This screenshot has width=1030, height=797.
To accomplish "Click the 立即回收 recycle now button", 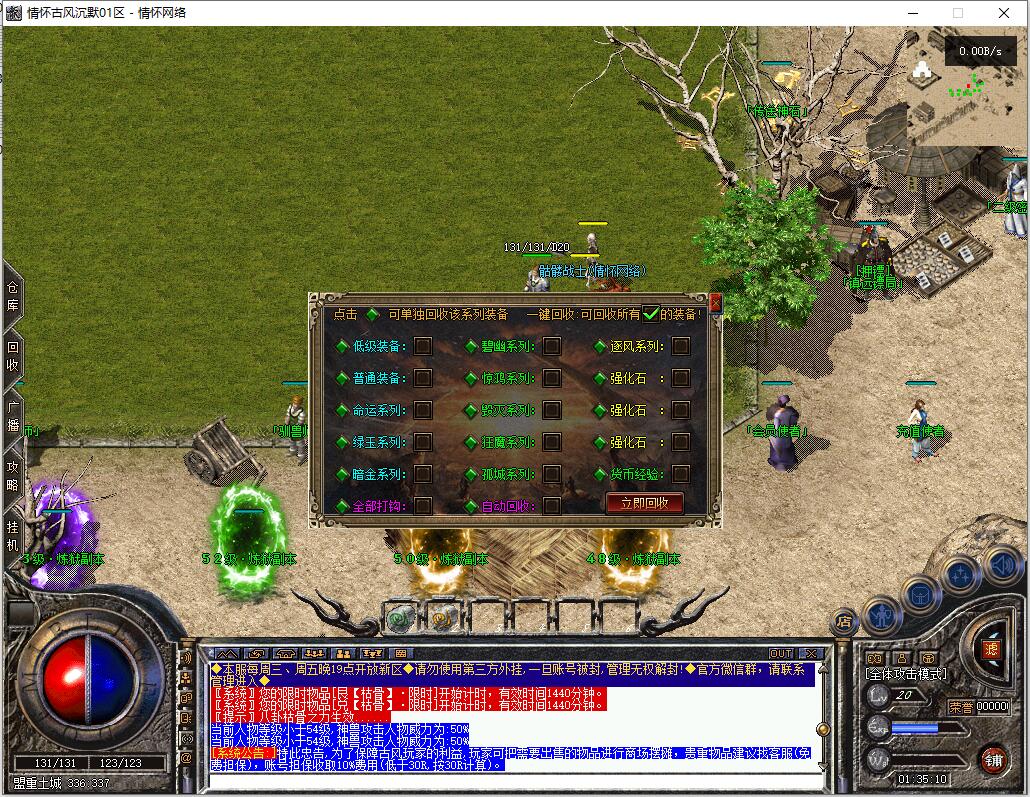I will tap(645, 503).
